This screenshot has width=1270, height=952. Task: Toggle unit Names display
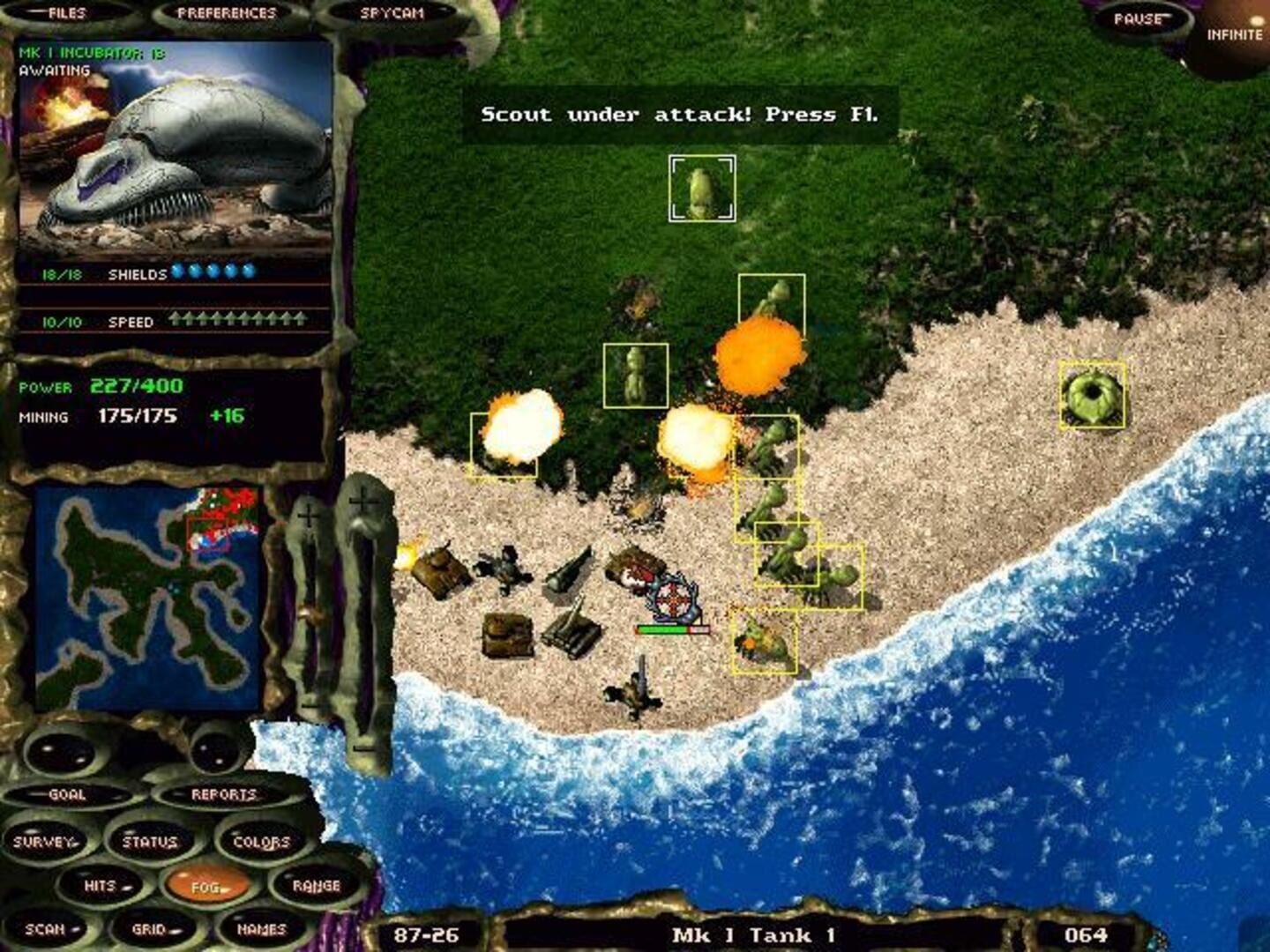[260, 926]
